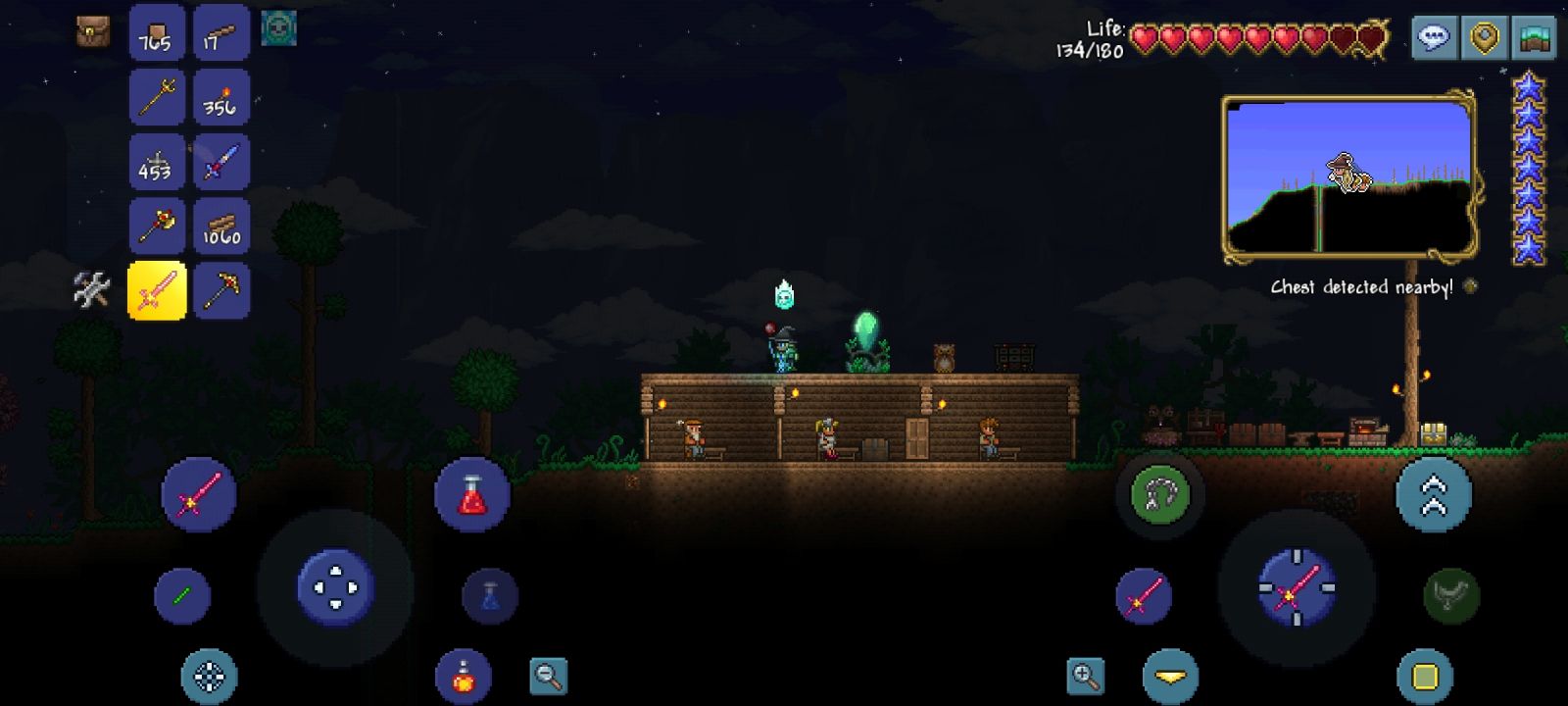Tap the zoom in magnifier
The height and width of the screenshot is (706, 1568).
tap(1086, 676)
